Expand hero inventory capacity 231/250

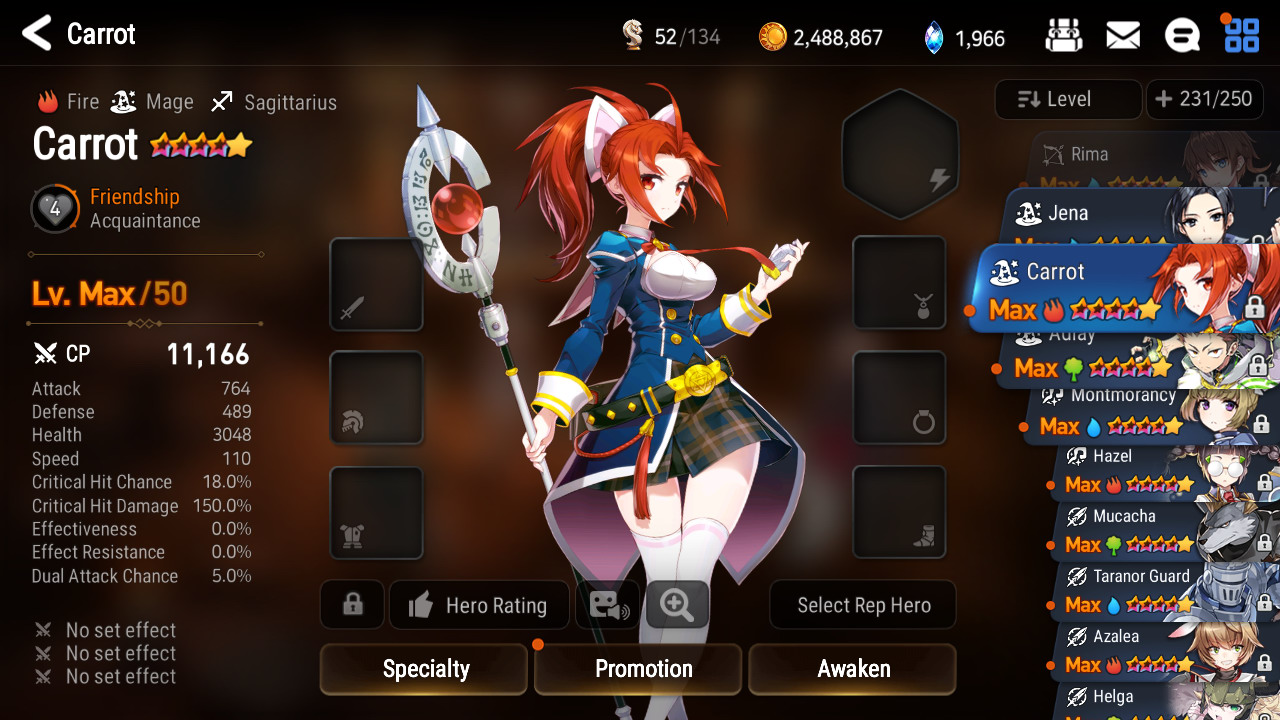click(1203, 99)
